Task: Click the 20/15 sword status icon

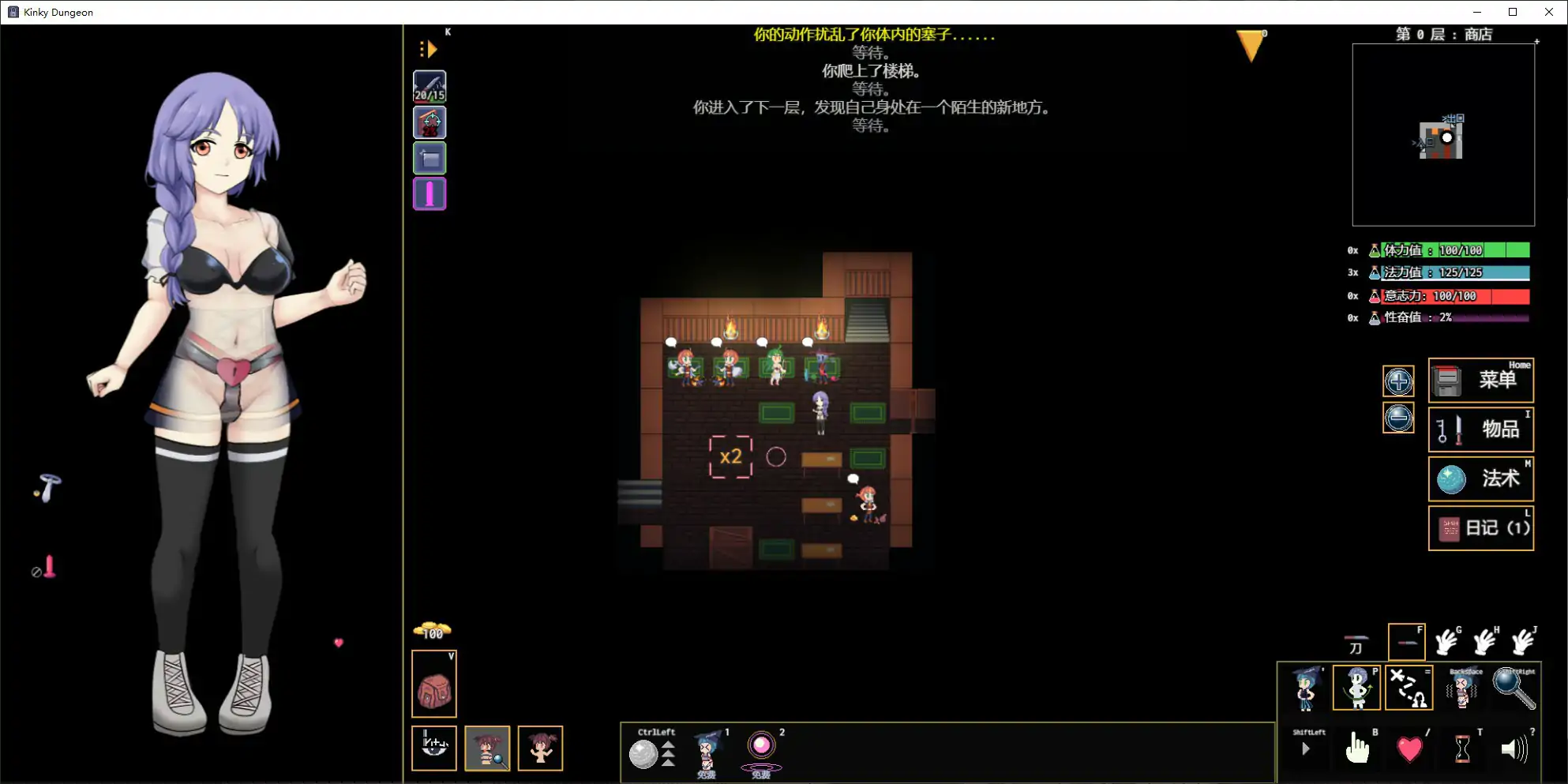Action: [430, 87]
